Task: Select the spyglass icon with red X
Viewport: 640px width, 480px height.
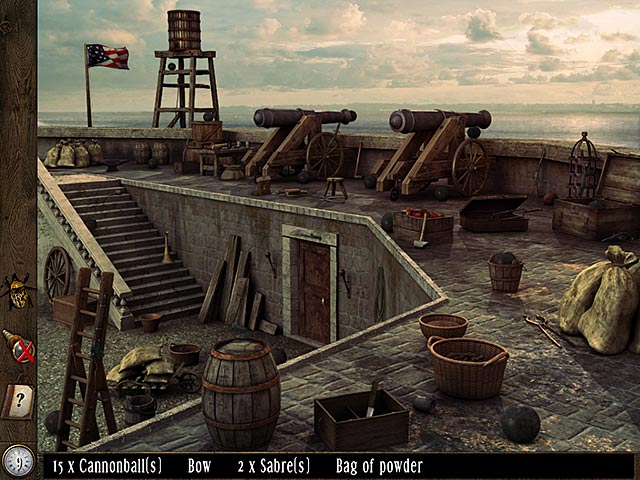Action: (x=19, y=346)
